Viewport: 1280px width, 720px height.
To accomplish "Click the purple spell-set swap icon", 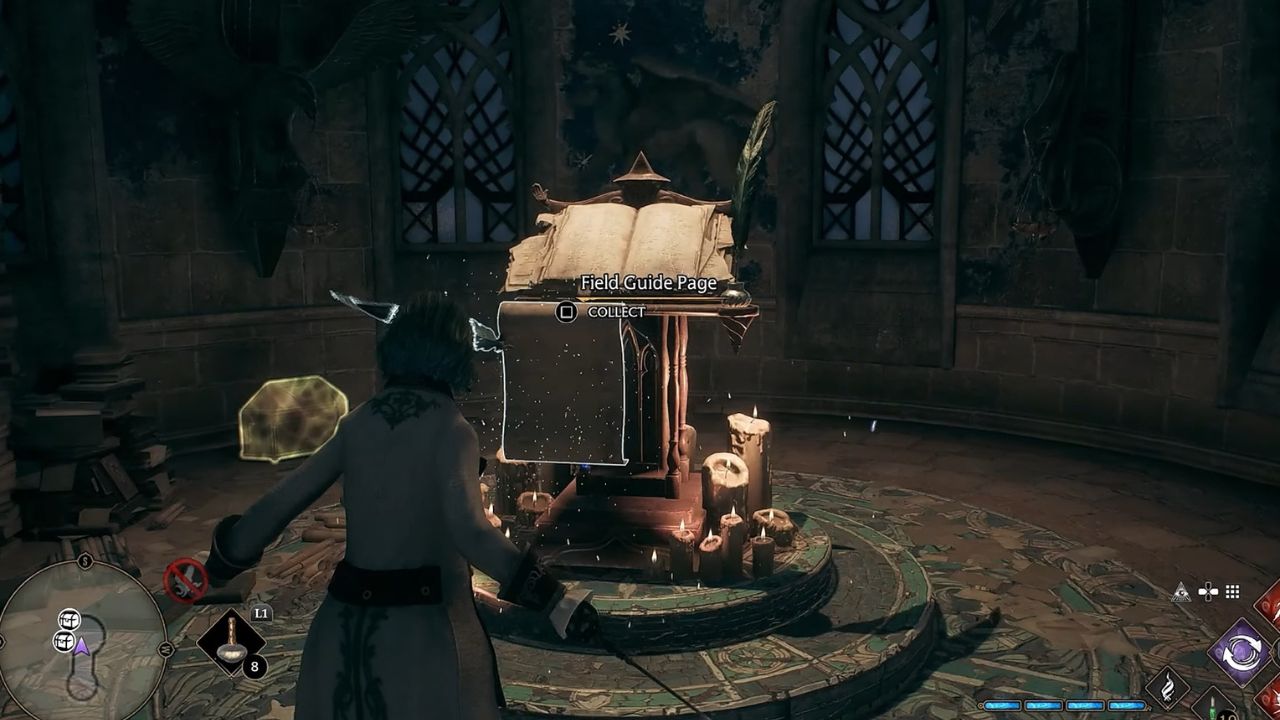I will tap(1241, 650).
